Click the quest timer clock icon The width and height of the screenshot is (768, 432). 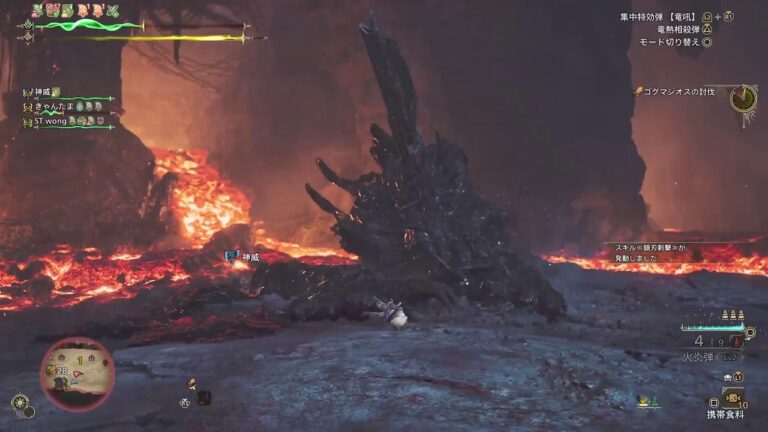[x=742, y=98]
